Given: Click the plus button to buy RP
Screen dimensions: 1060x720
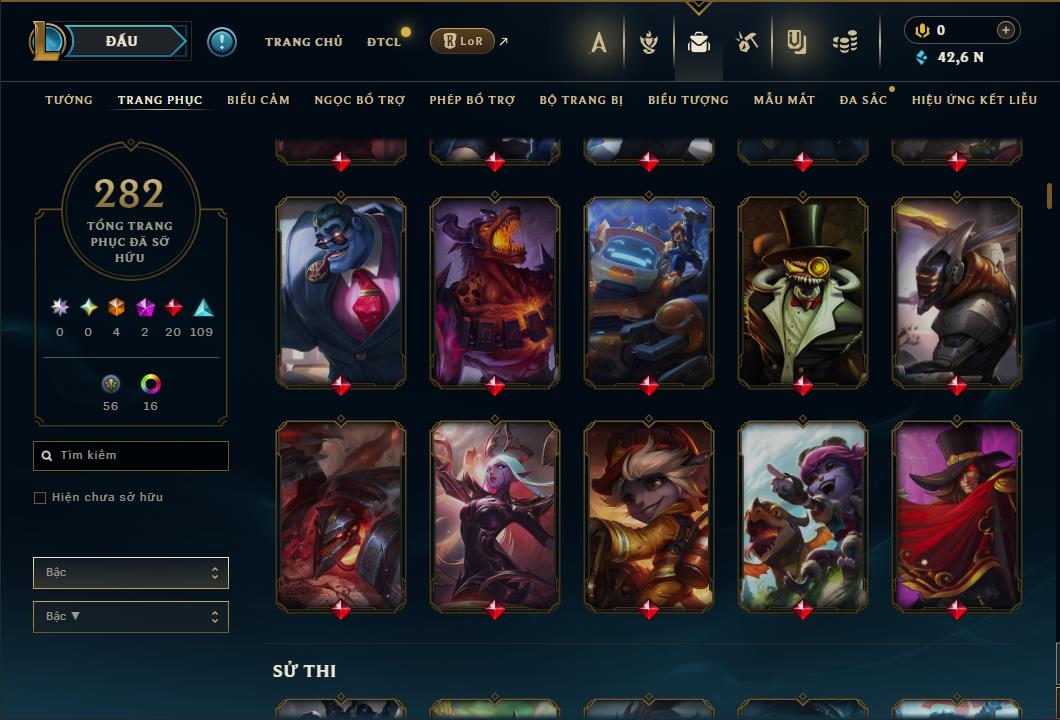Looking at the screenshot, I should [1006, 30].
